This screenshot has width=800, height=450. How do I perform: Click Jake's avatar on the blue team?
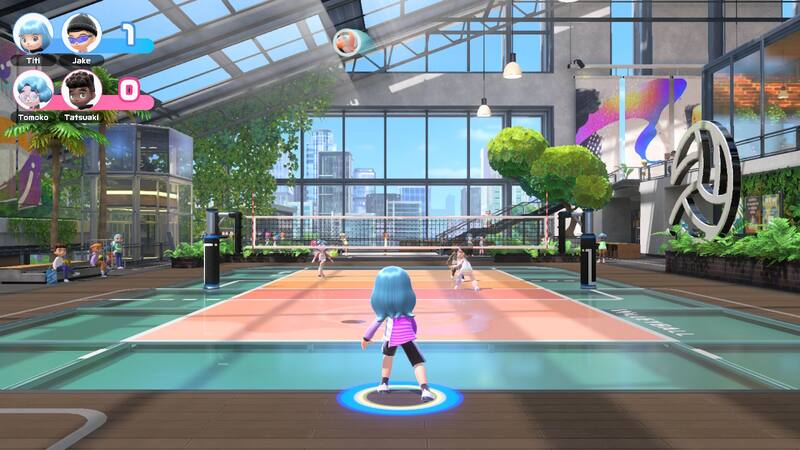(81, 33)
